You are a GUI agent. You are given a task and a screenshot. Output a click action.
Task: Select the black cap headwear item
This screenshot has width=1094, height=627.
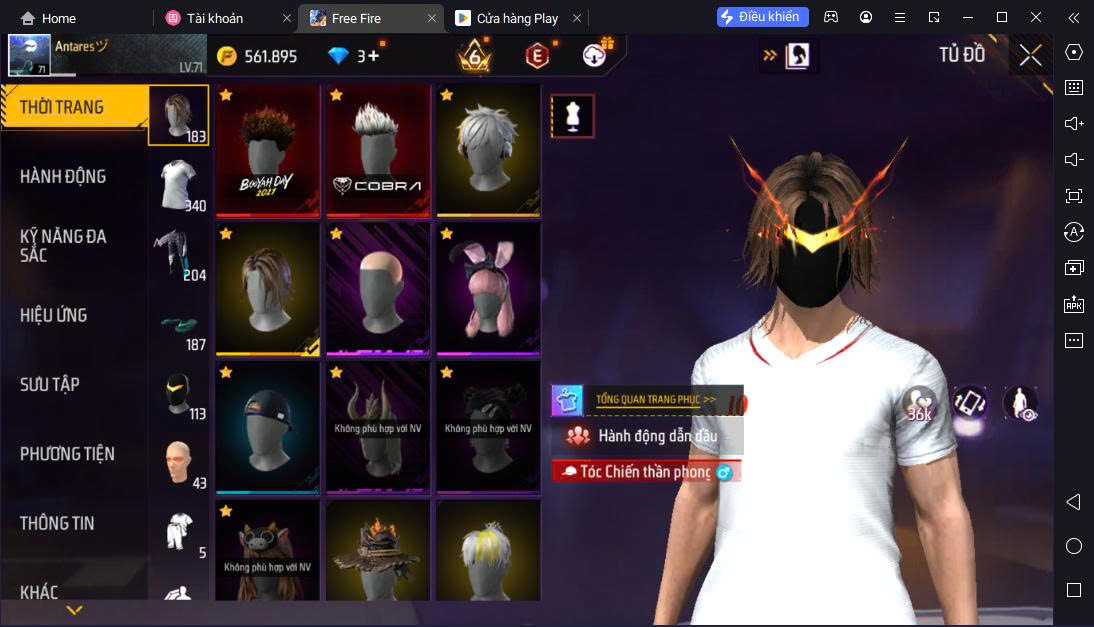coord(267,427)
